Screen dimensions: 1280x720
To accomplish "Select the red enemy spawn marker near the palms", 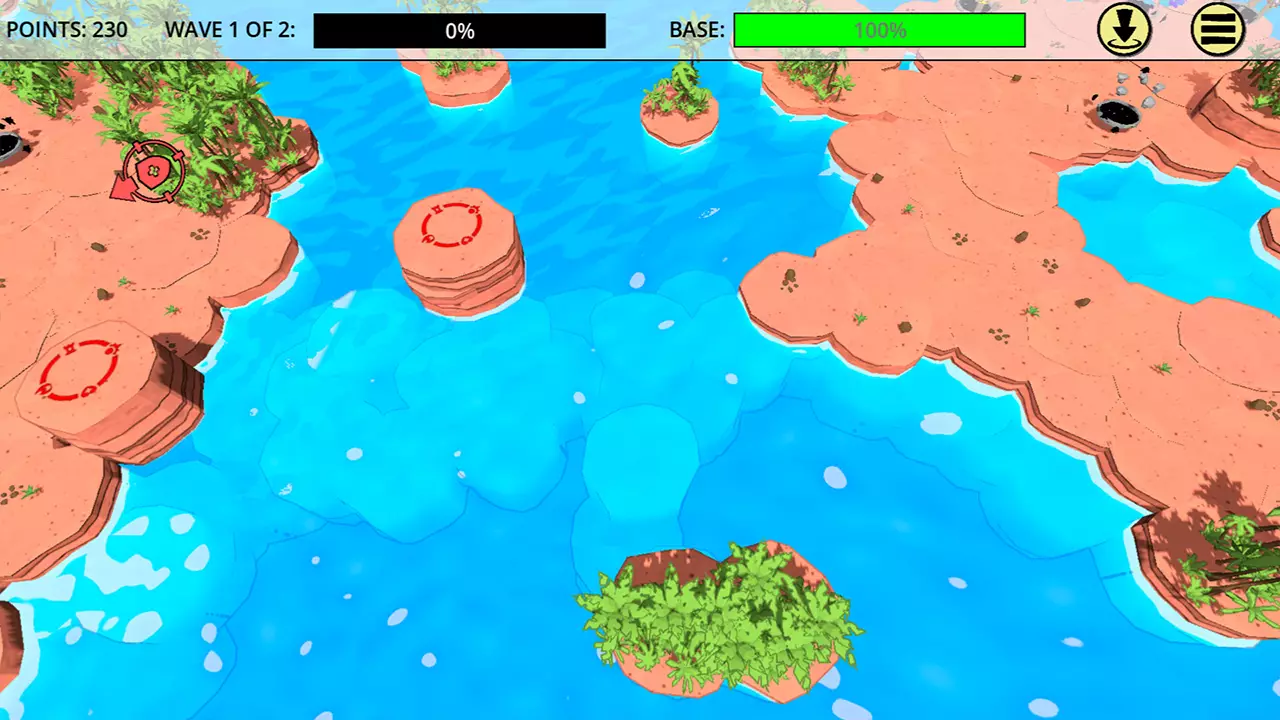I will click(152, 171).
